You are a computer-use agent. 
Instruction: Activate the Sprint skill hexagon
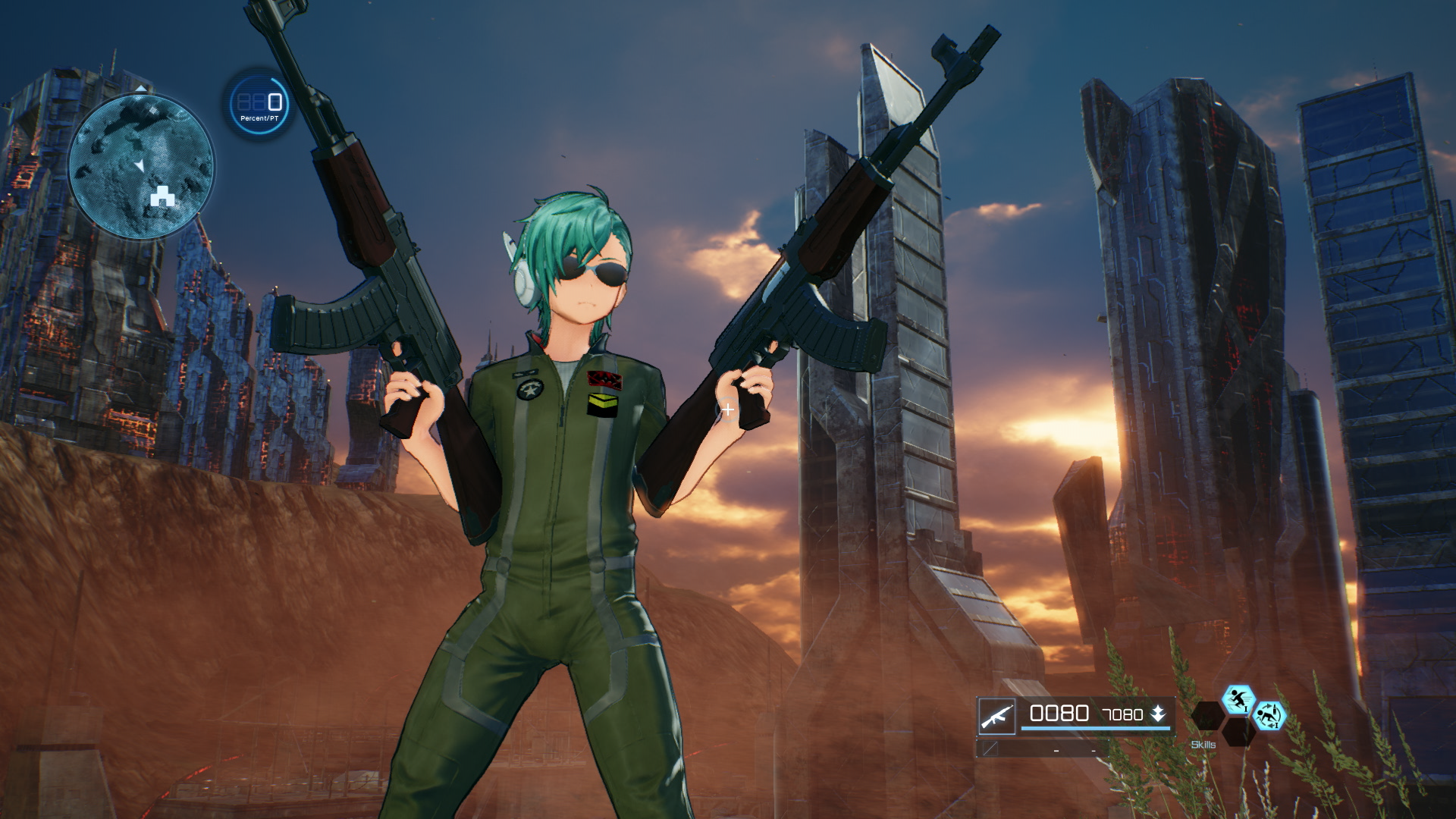coord(1238,701)
